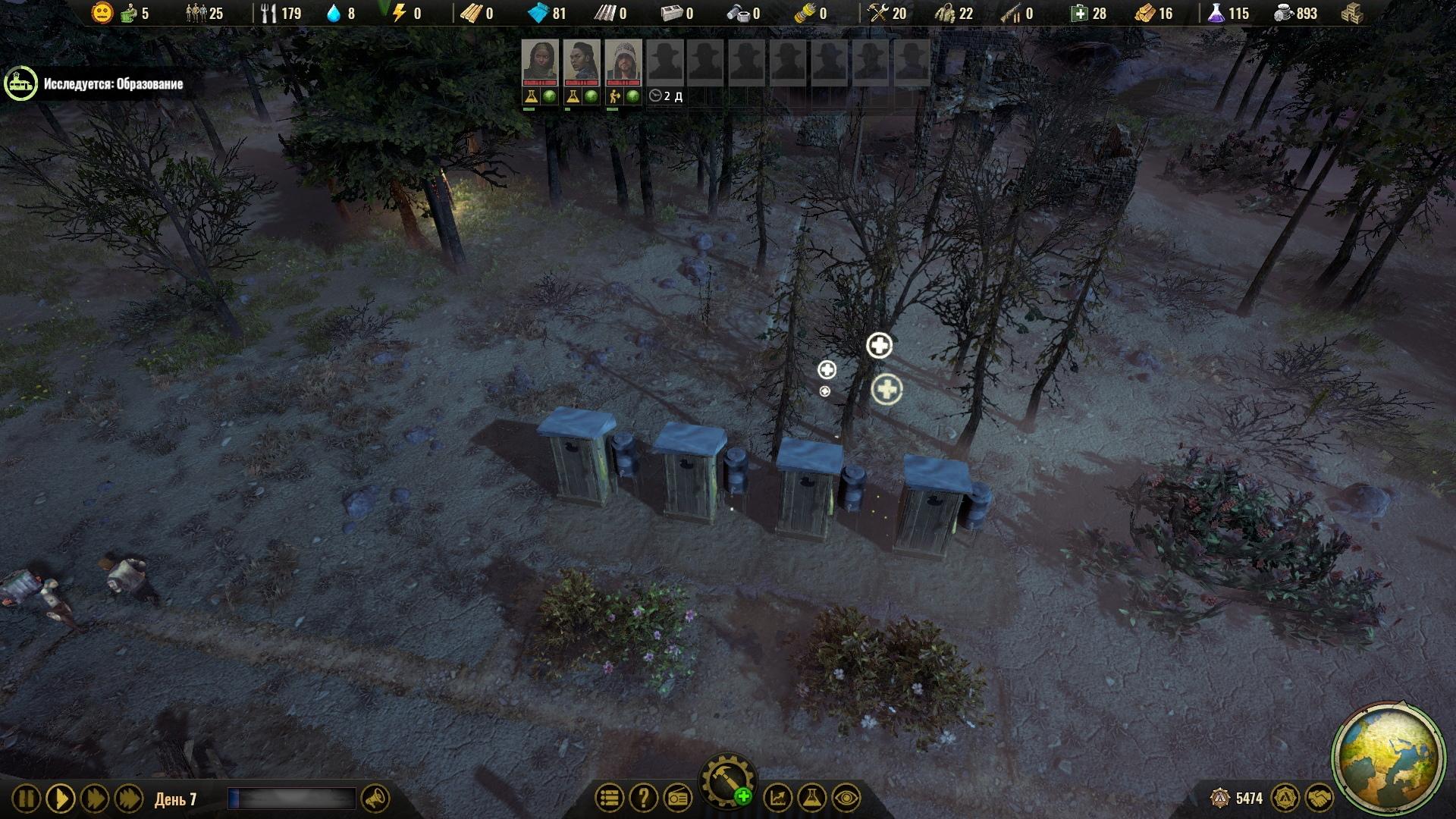Show the statistics chart panel
Screen dimensions: 1456x819
[777, 798]
